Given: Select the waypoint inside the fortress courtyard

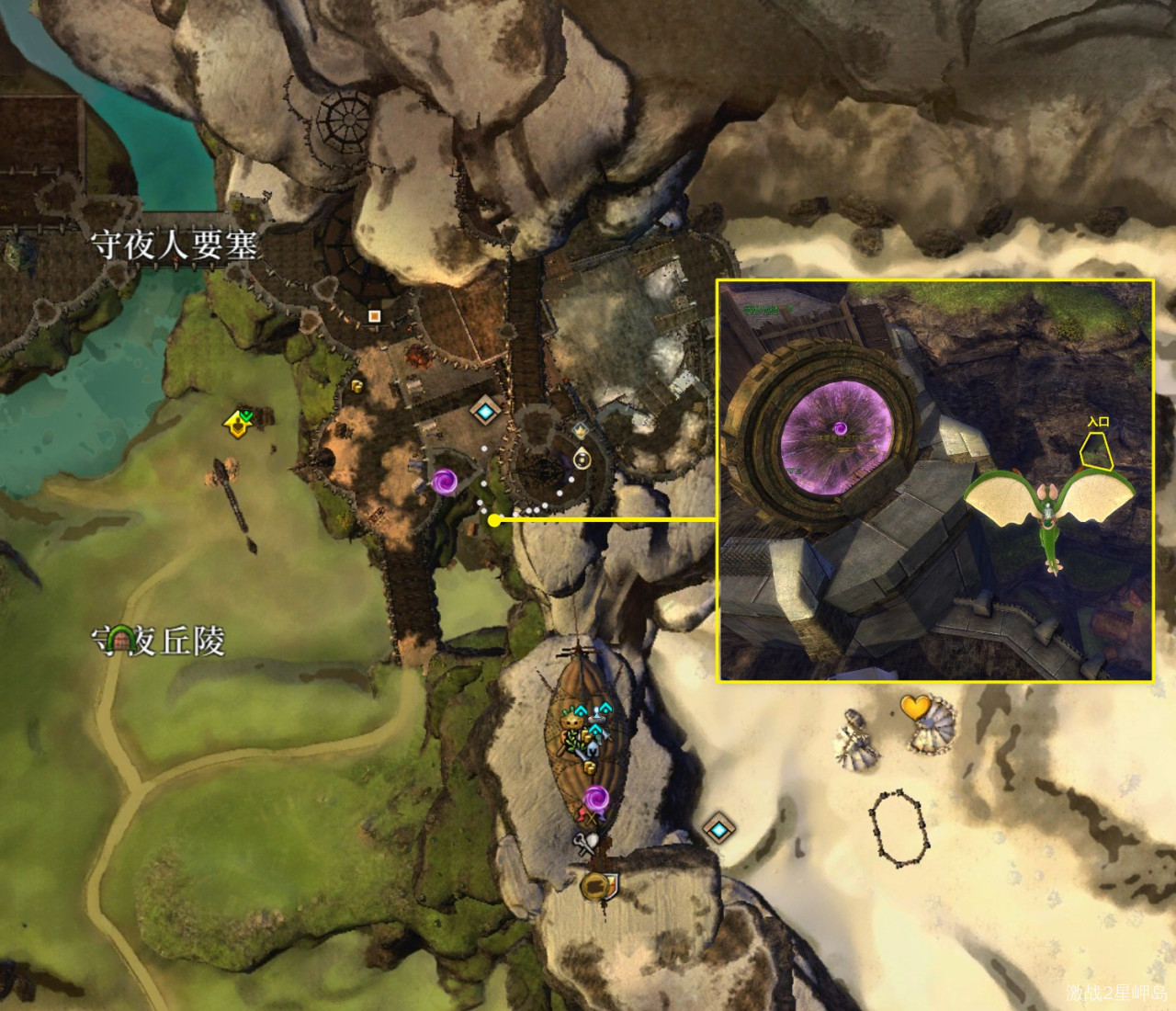Looking at the screenshot, I should coord(485,411).
